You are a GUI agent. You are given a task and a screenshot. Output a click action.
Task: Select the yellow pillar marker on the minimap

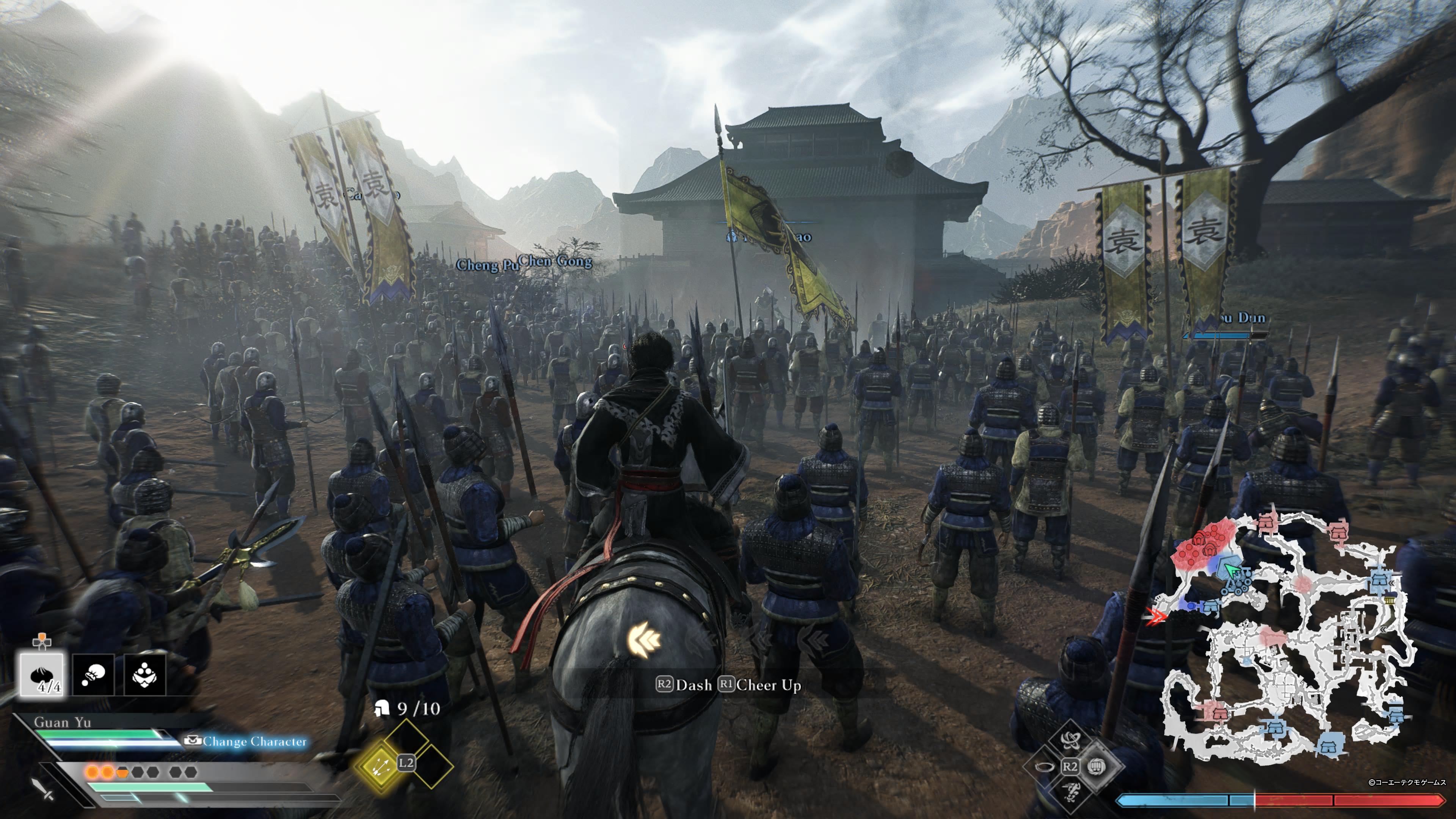pos(1390,600)
